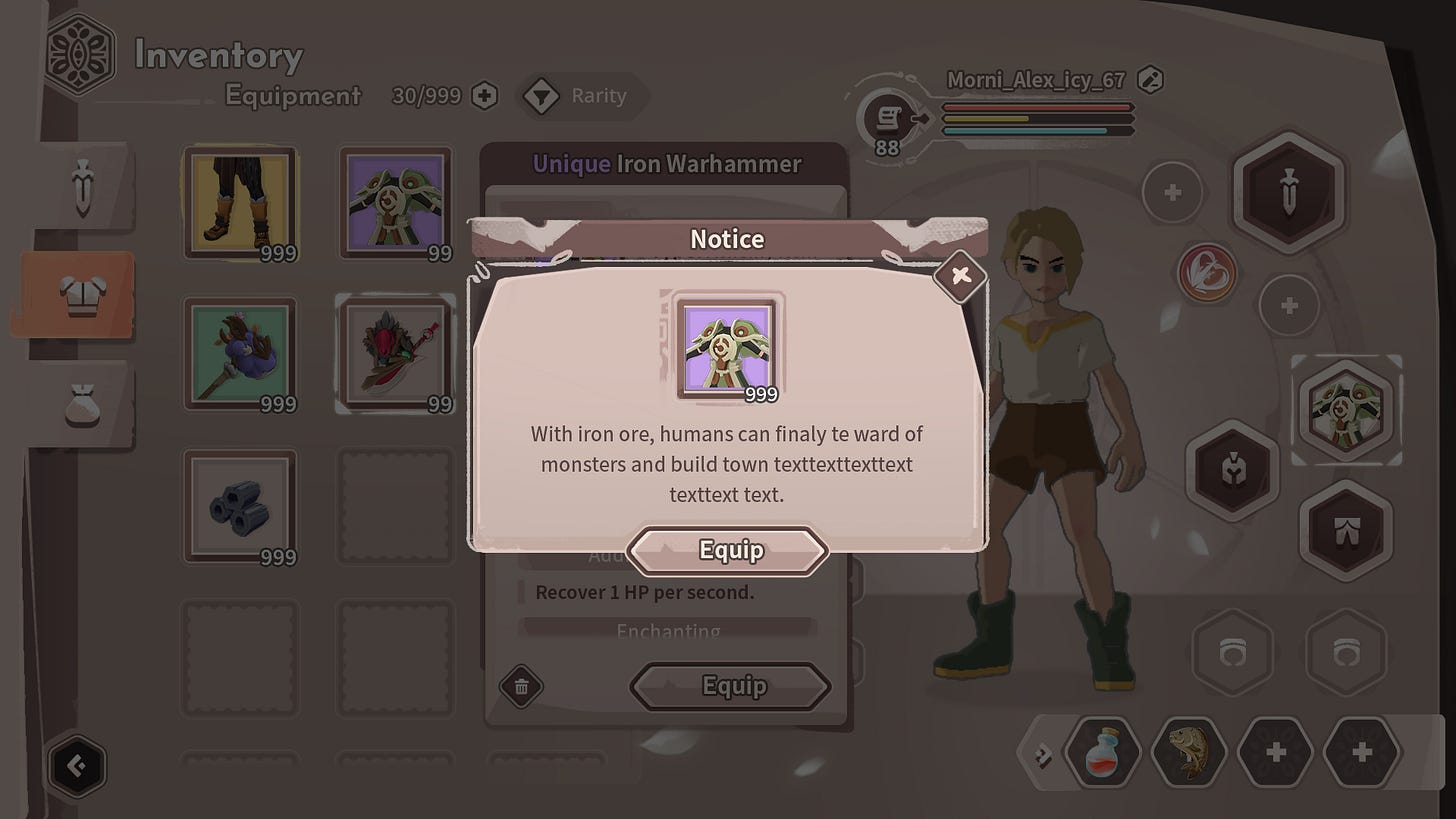Open the pants equipment slot
This screenshot has width=1456, height=819.
[1345, 530]
